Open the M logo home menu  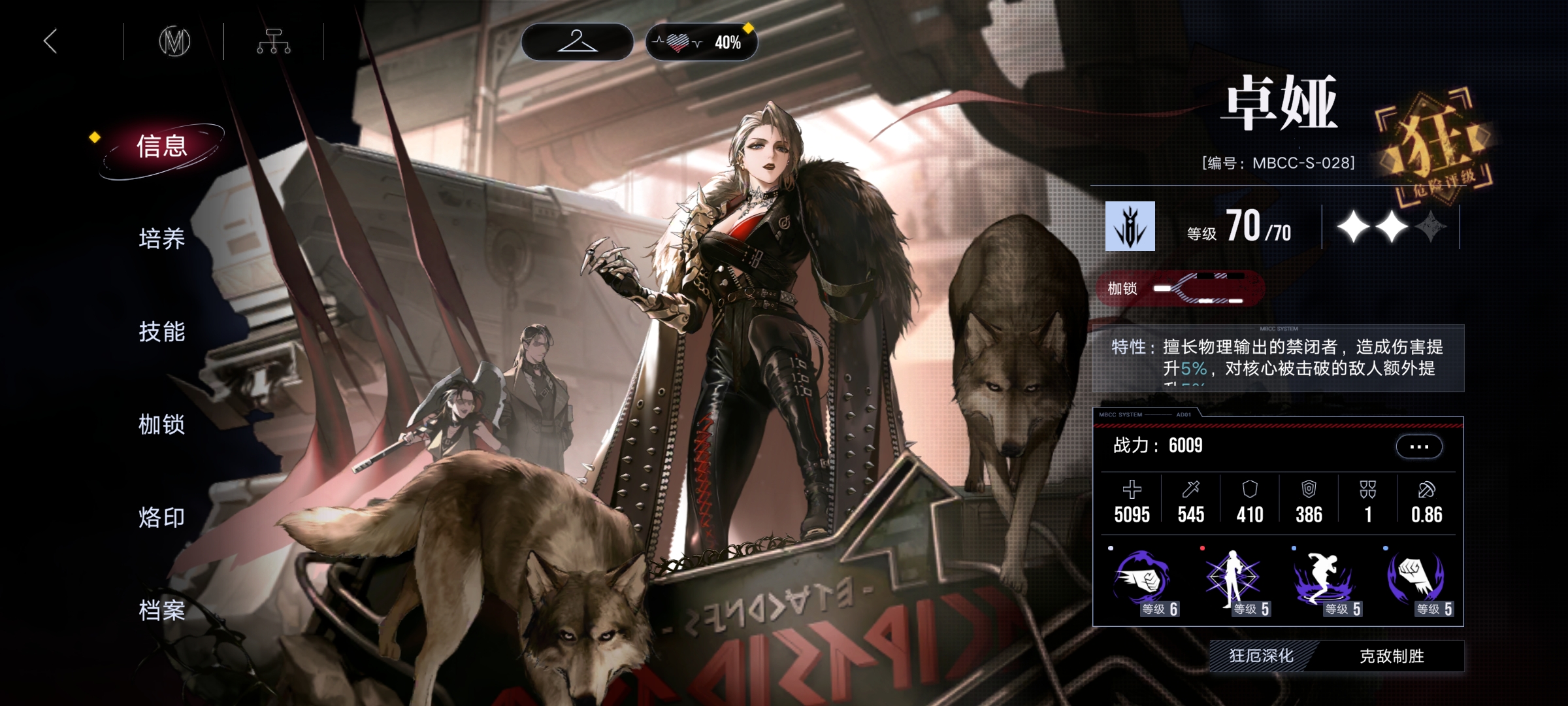[x=174, y=42]
